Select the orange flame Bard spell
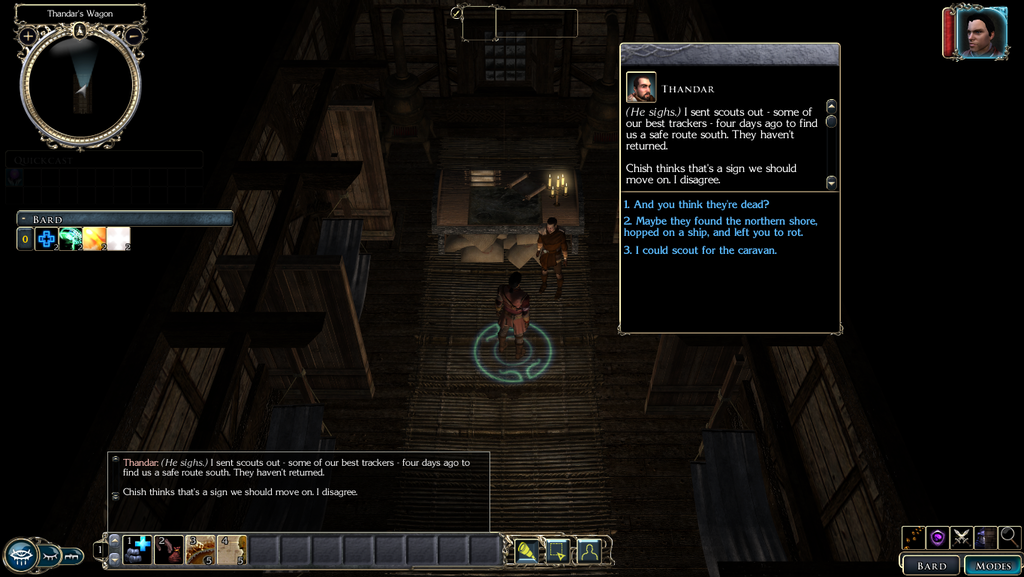The image size is (1024, 577). pyautogui.click(x=94, y=239)
